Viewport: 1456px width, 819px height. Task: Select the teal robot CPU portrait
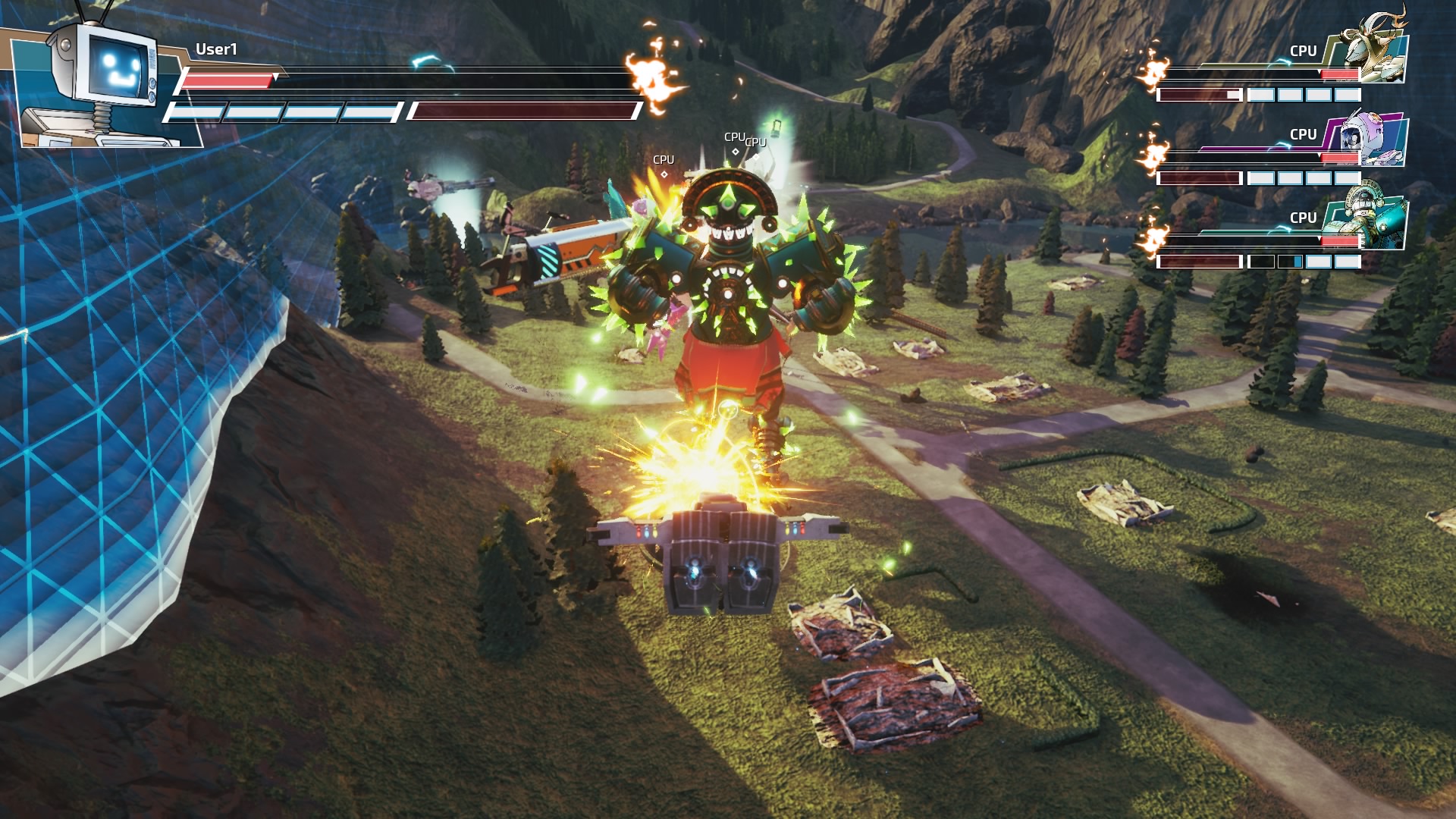click(x=1370, y=218)
